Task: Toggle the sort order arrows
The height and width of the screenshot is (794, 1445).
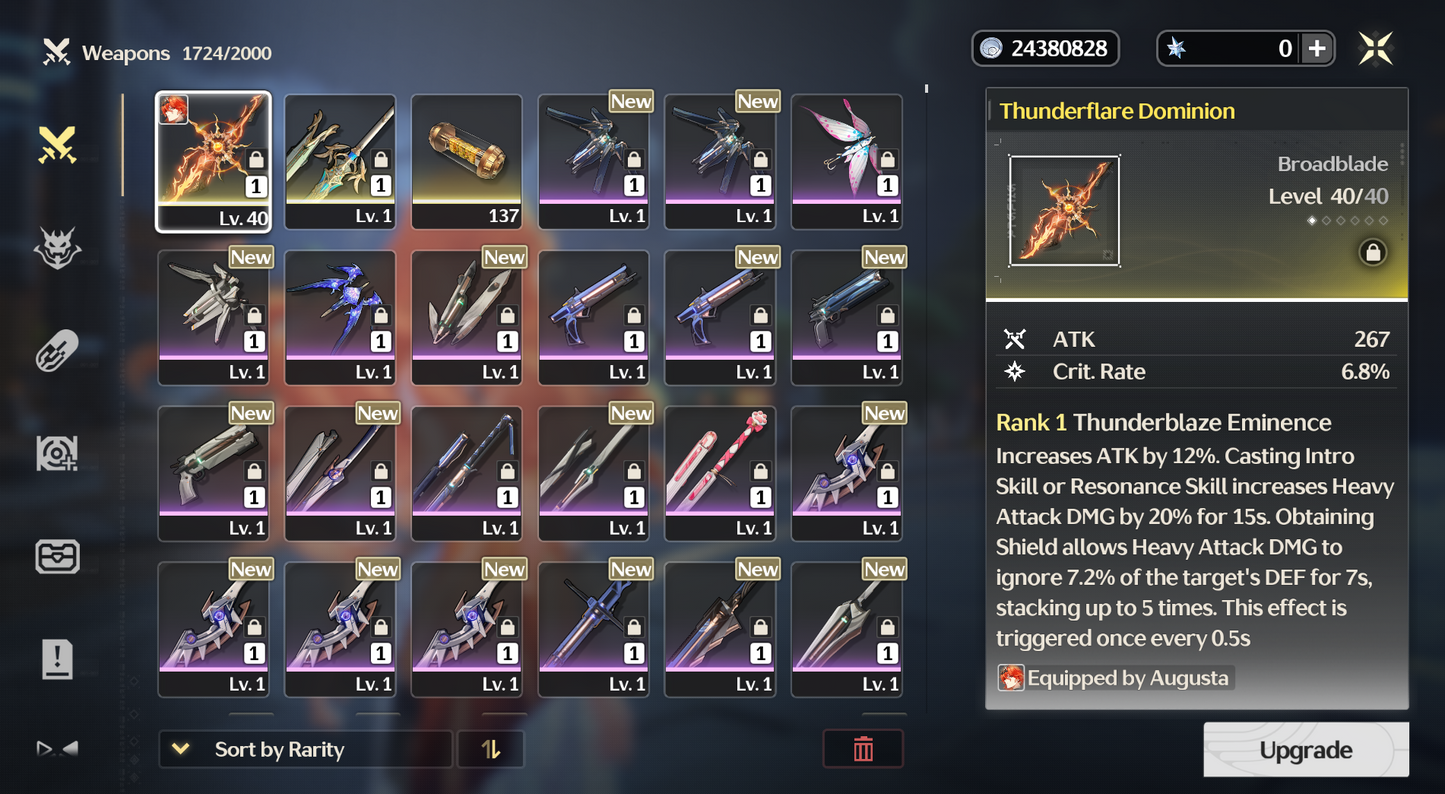Action: [490, 750]
